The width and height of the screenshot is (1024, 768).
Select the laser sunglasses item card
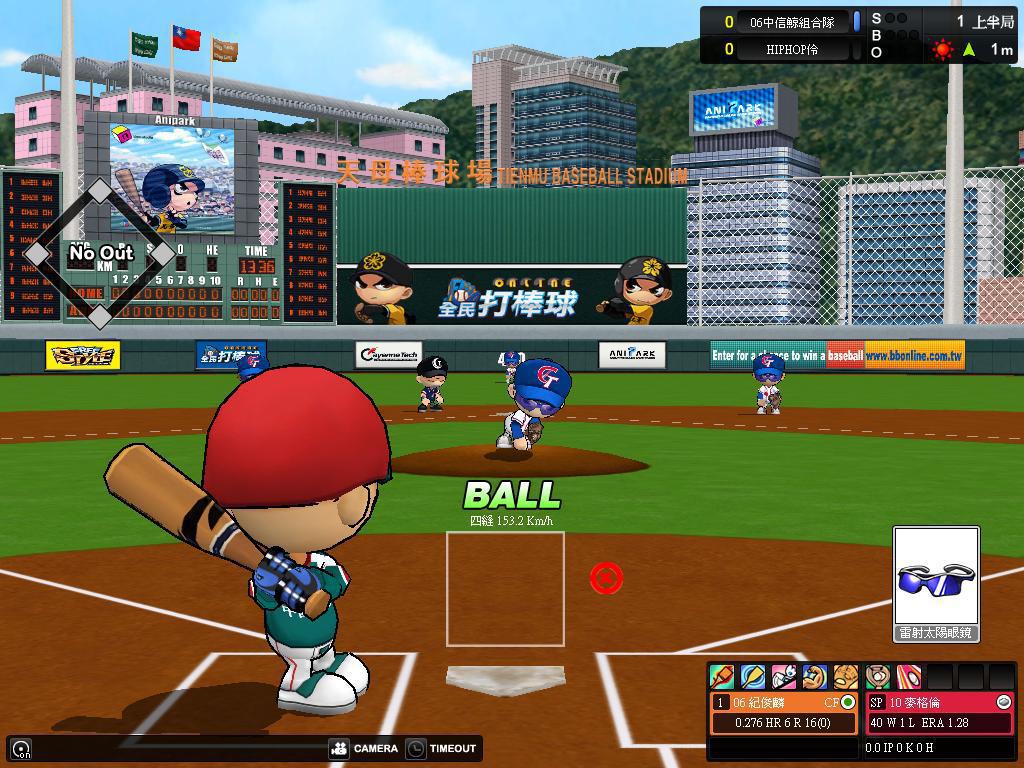click(x=936, y=584)
